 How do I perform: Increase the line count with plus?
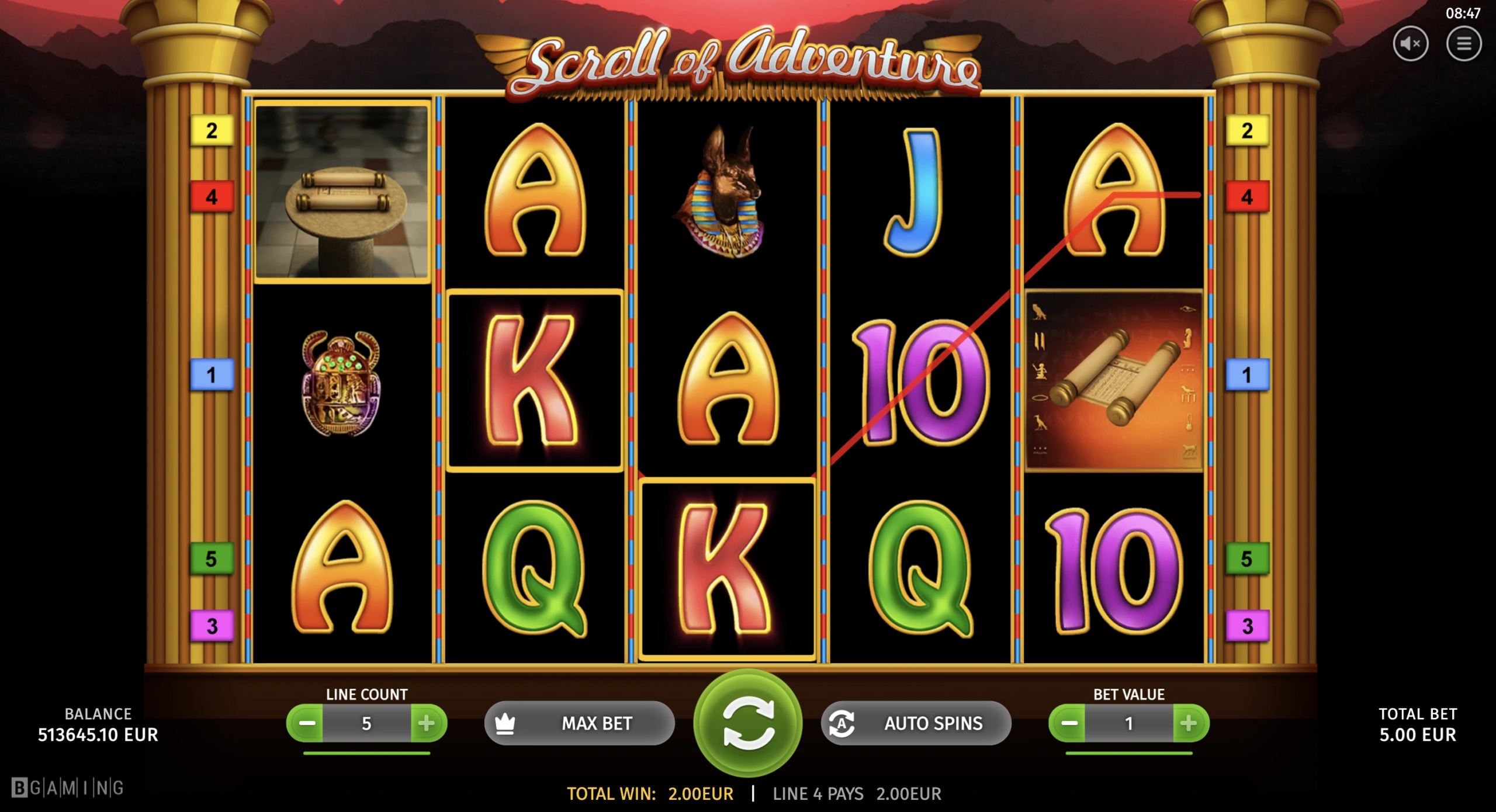pos(427,723)
